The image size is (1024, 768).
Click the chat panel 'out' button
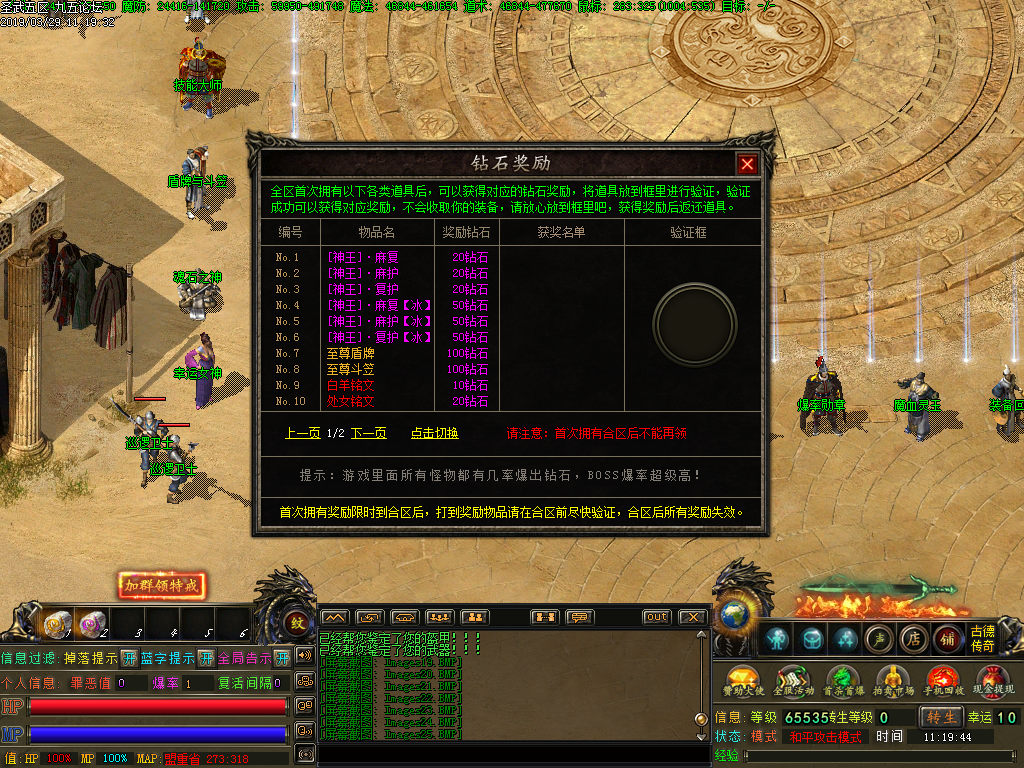click(656, 617)
